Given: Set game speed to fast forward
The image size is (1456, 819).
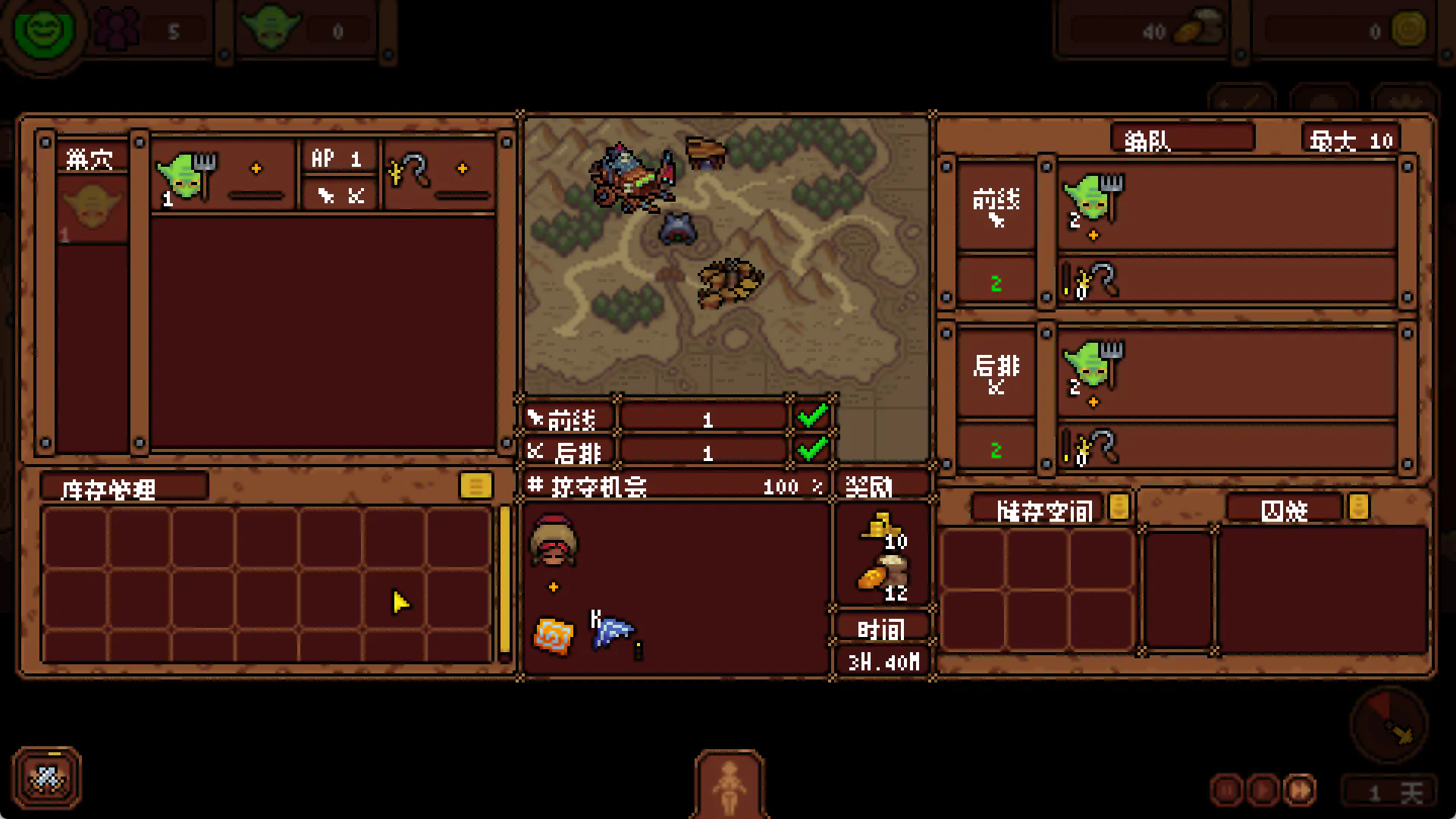Looking at the screenshot, I should click(x=1300, y=791).
